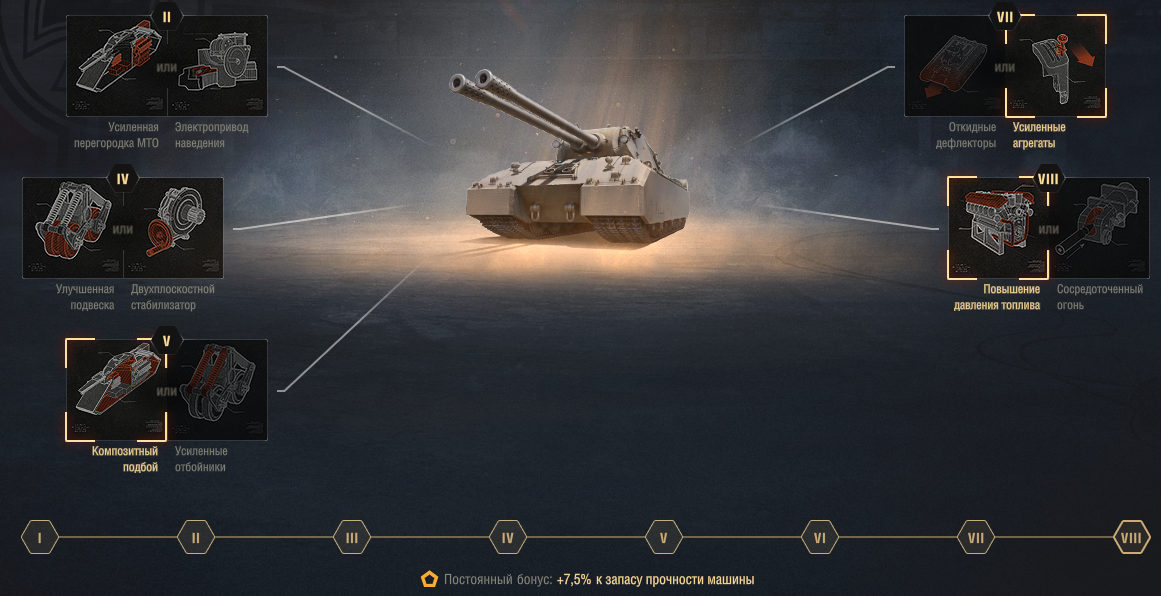Select level IV hexagon on the track
Screen dimensions: 1161x596
[x=508, y=538]
